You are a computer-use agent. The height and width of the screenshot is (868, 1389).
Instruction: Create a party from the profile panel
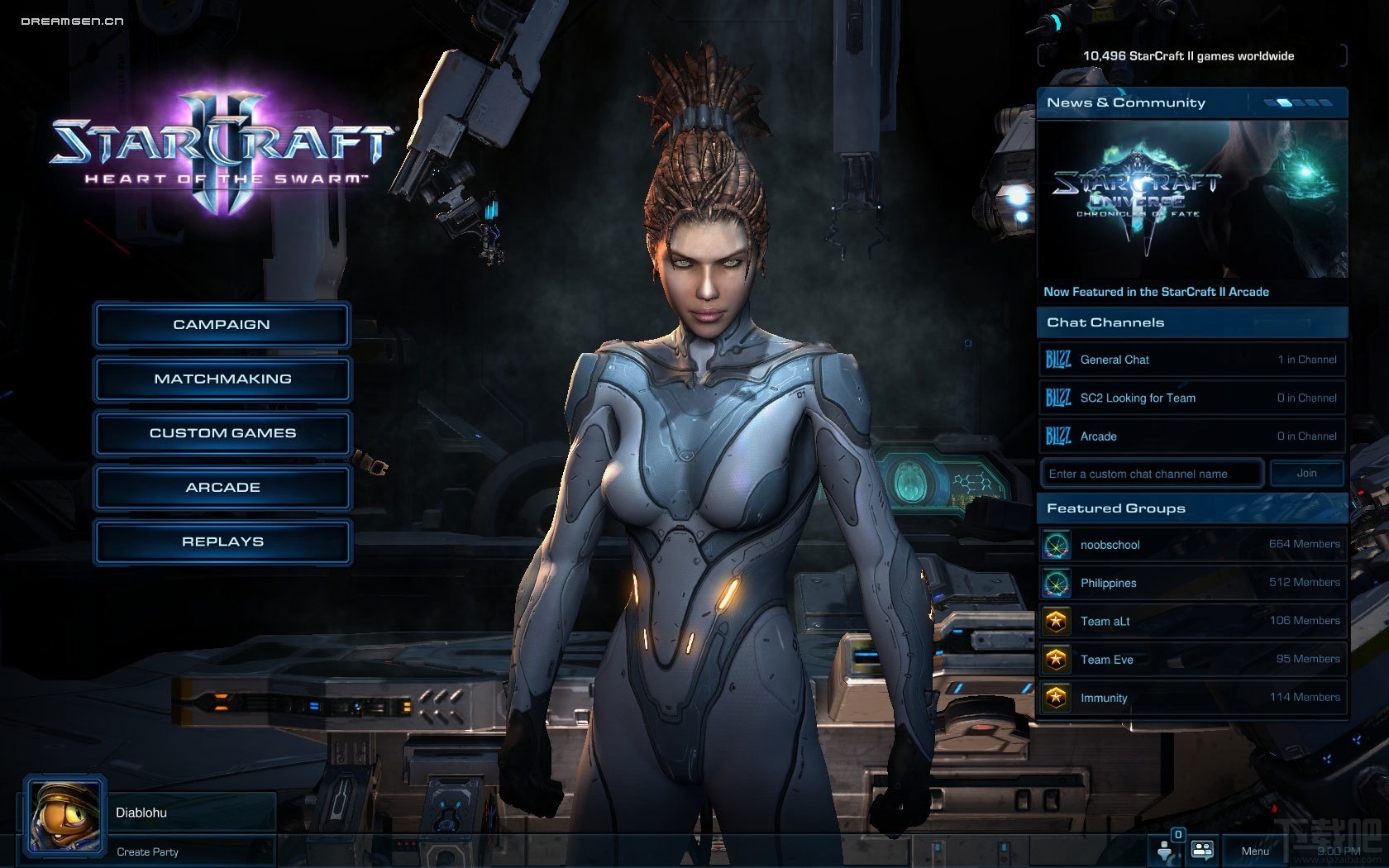148,851
